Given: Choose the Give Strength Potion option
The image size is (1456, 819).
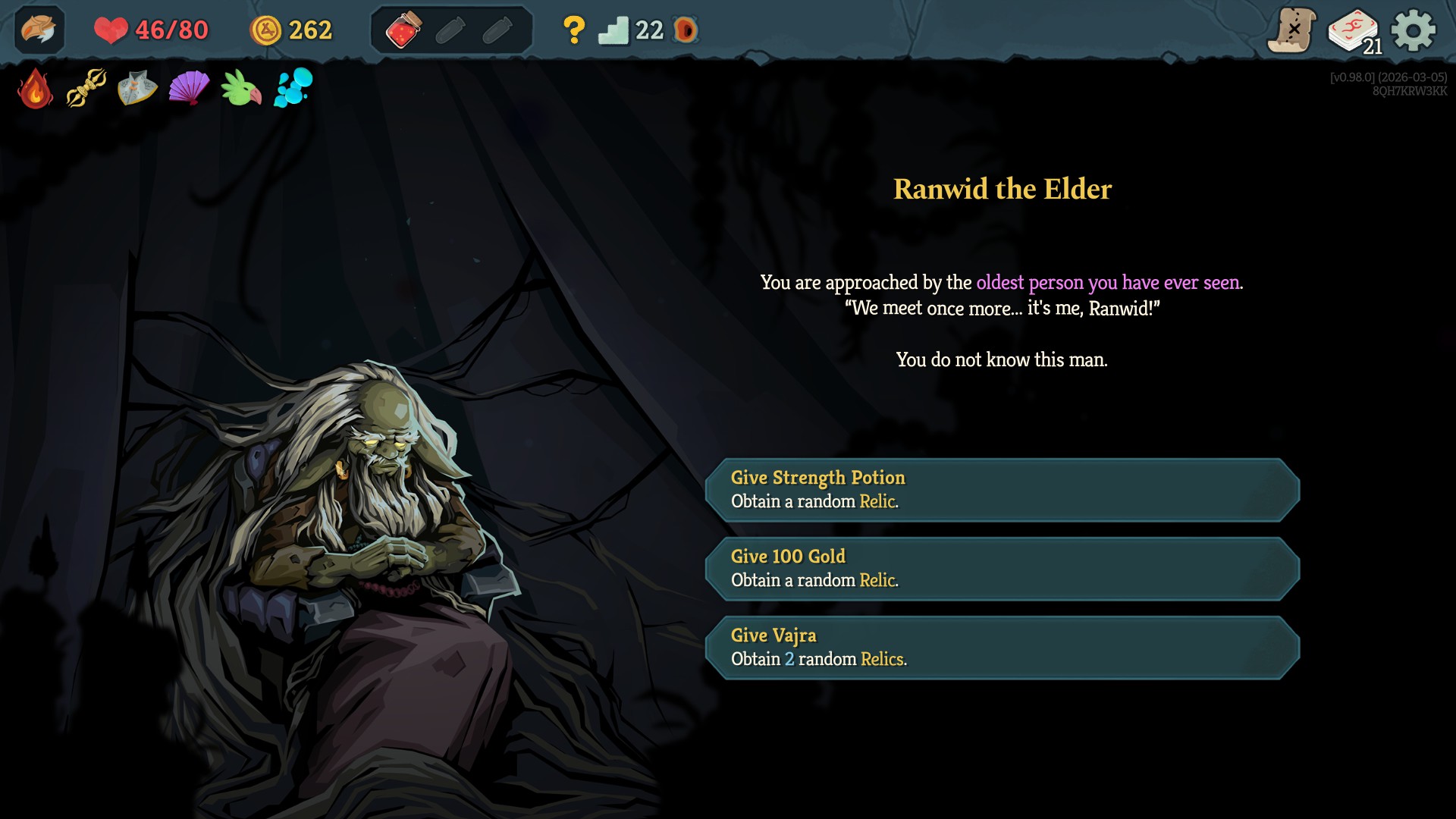Looking at the screenshot, I should coord(1006,491).
